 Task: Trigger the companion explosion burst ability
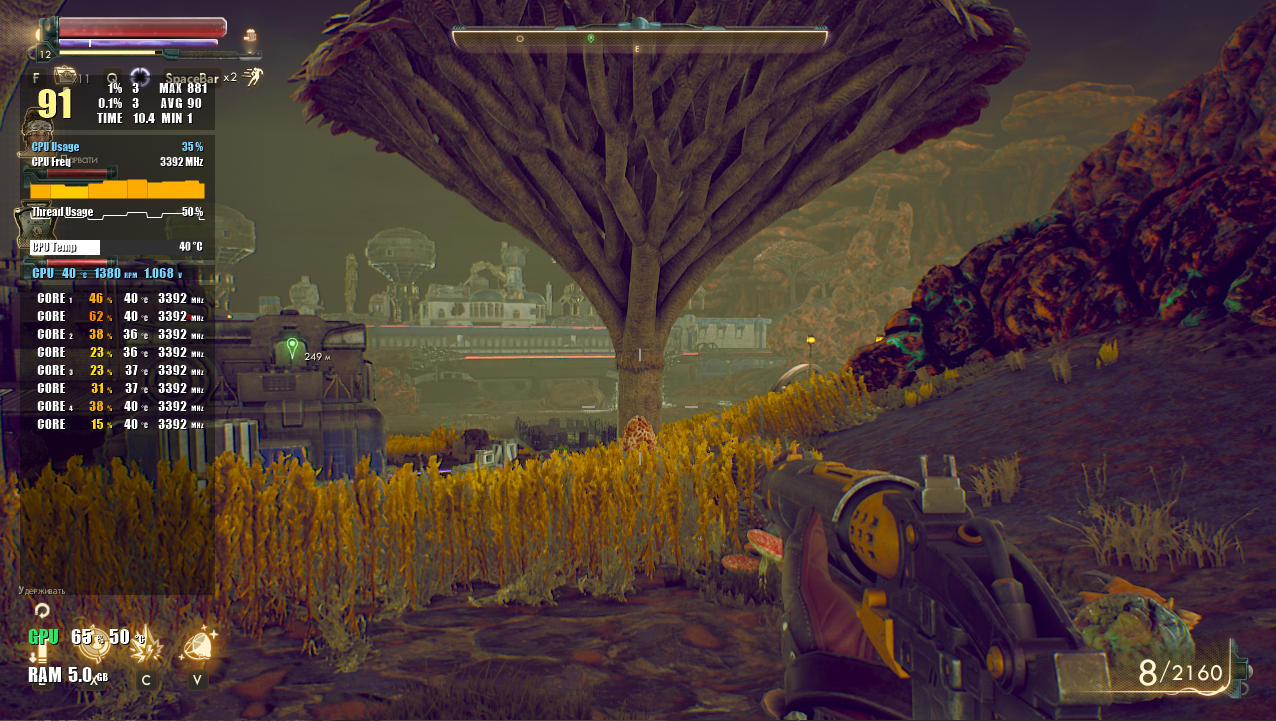coord(148,647)
